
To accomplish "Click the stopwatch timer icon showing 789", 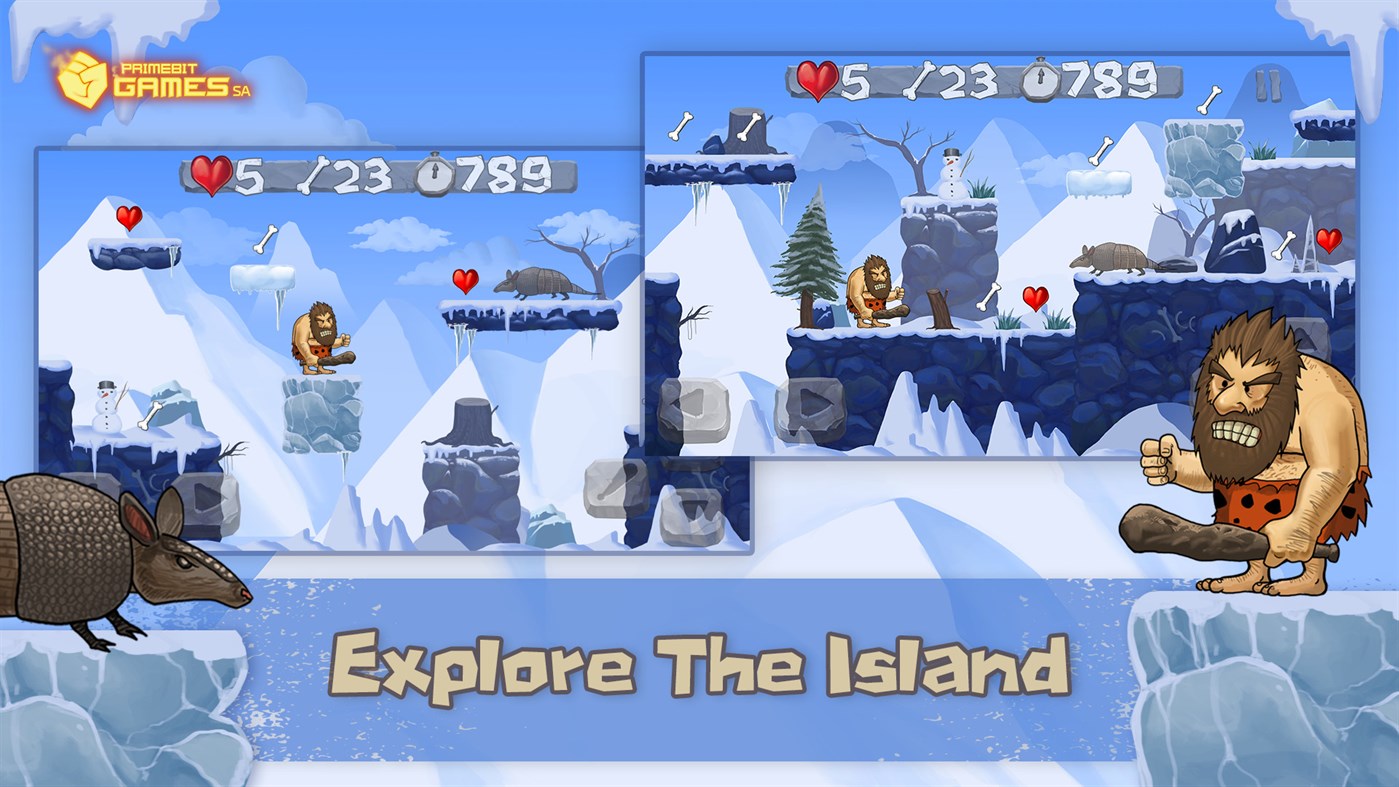I will [x=434, y=173].
